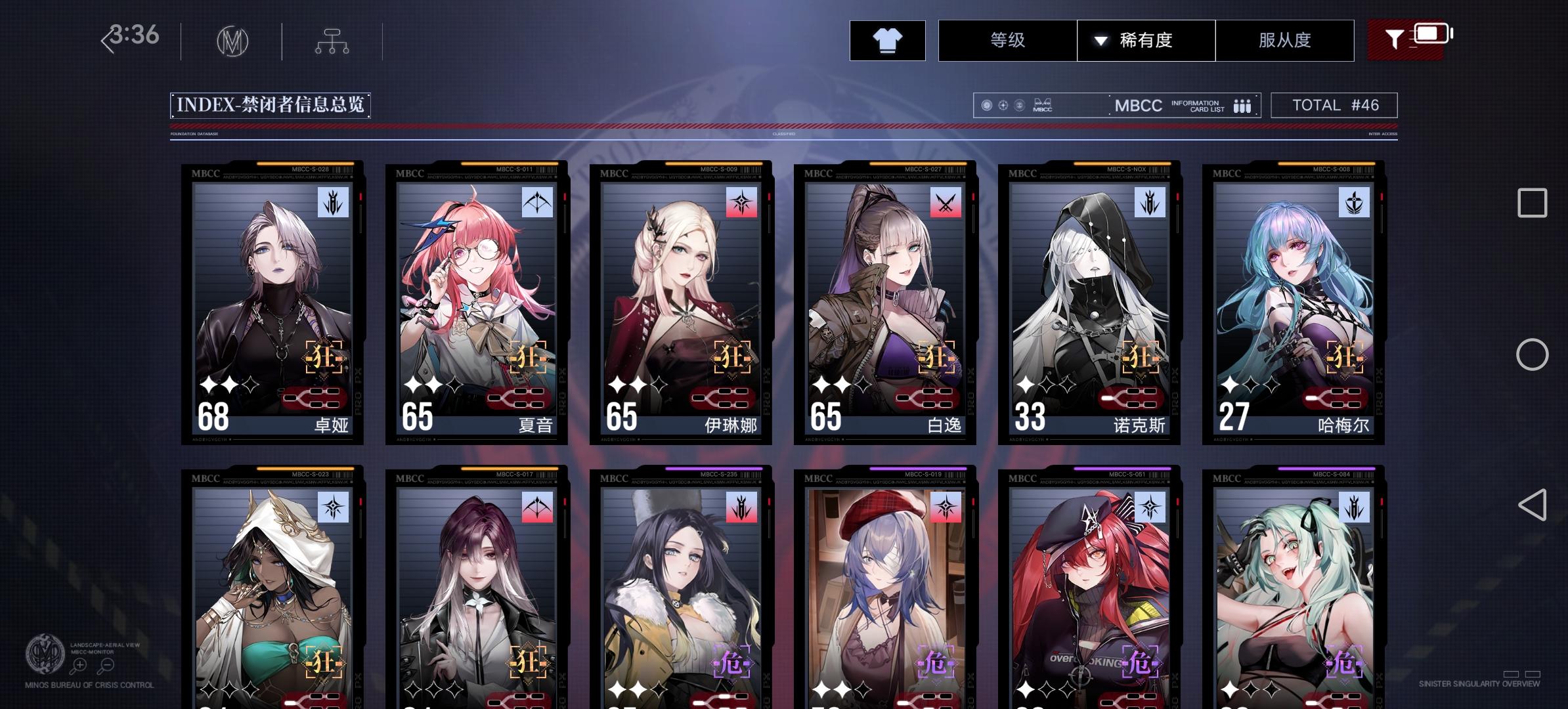Tap the circular home navigation button
This screenshot has width=1568, height=709.
(x=1533, y=354)
